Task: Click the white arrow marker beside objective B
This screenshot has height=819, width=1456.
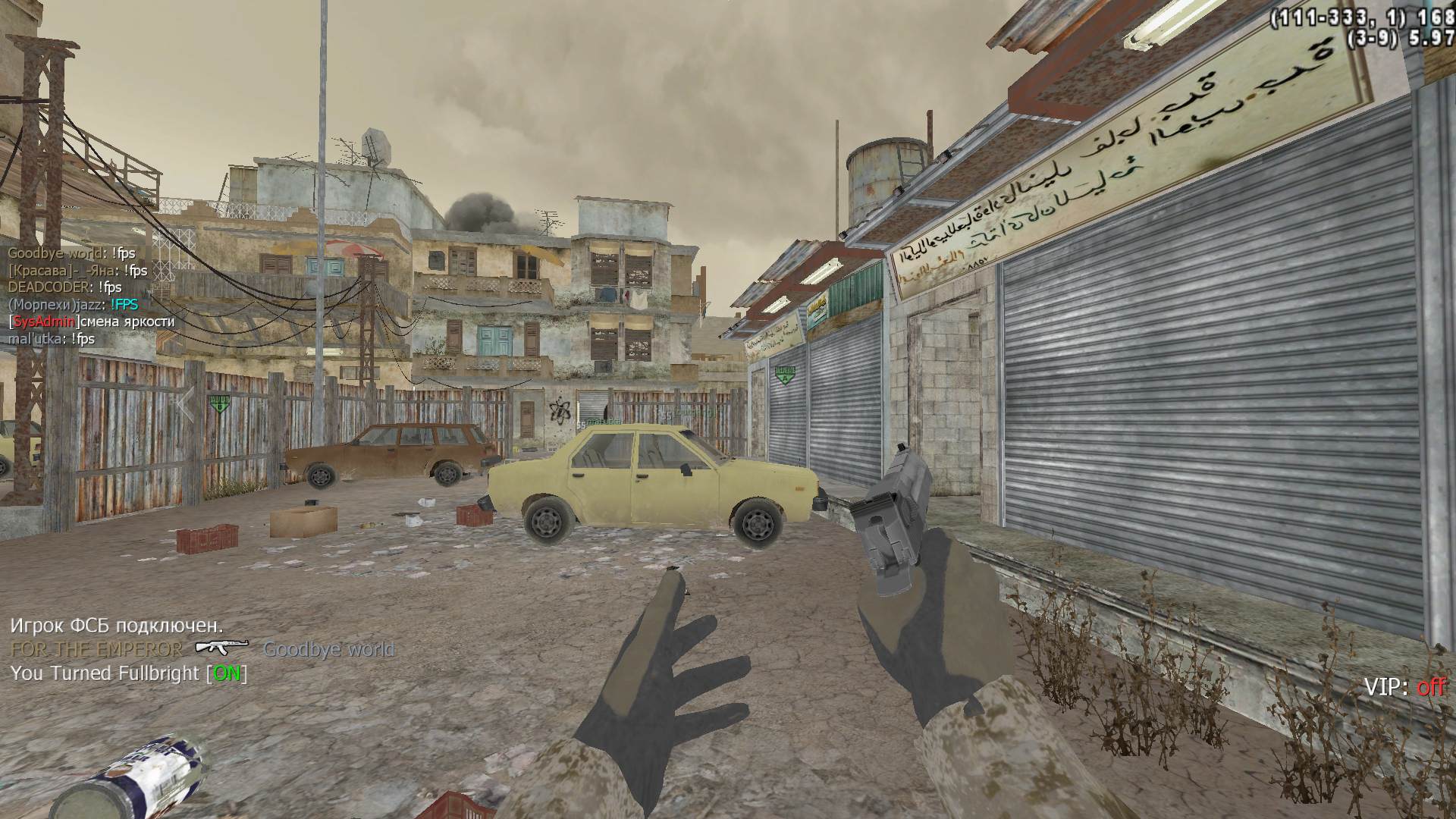Action: (x=184, y=403)
